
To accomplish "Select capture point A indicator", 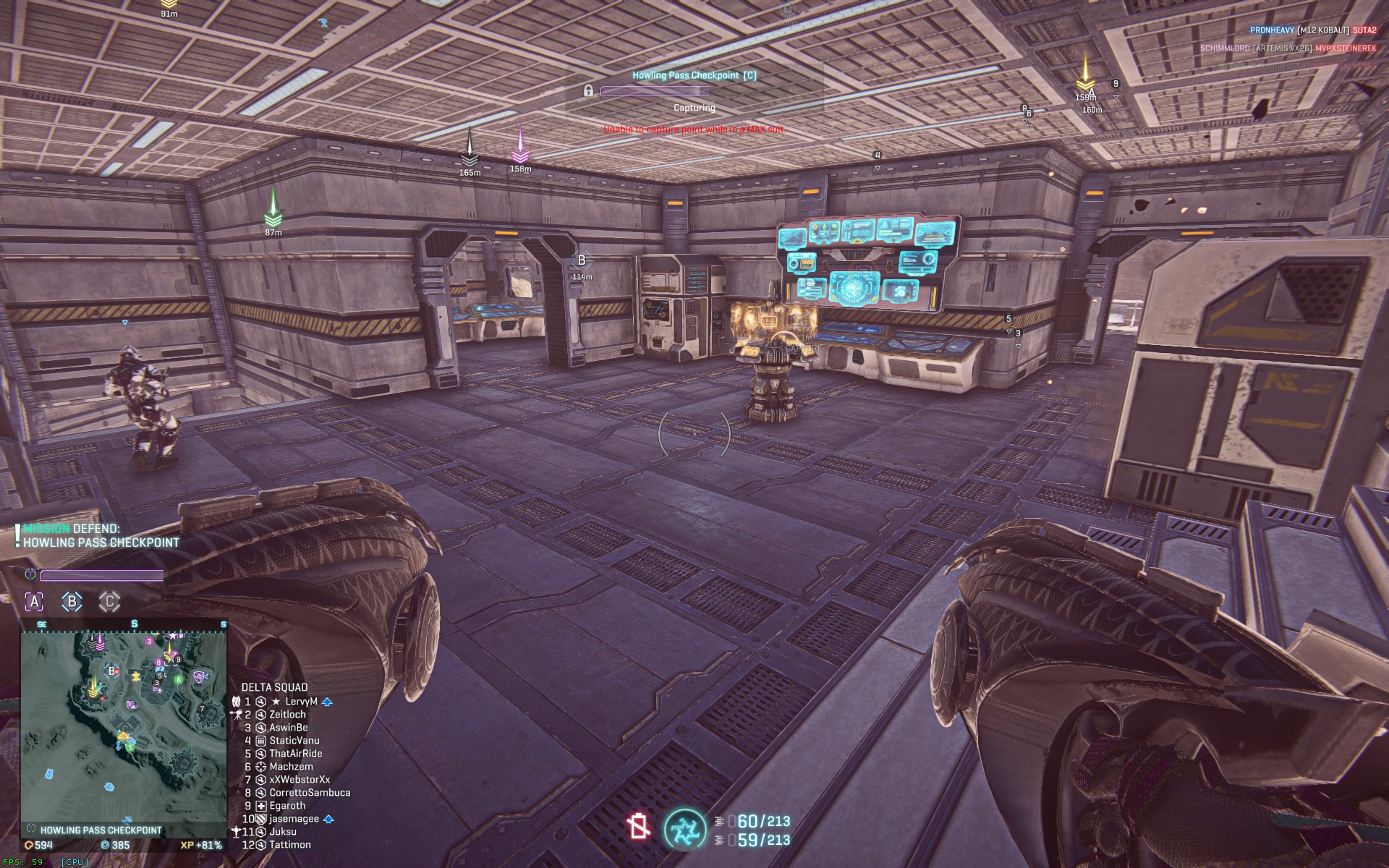I will pos(34,601).
